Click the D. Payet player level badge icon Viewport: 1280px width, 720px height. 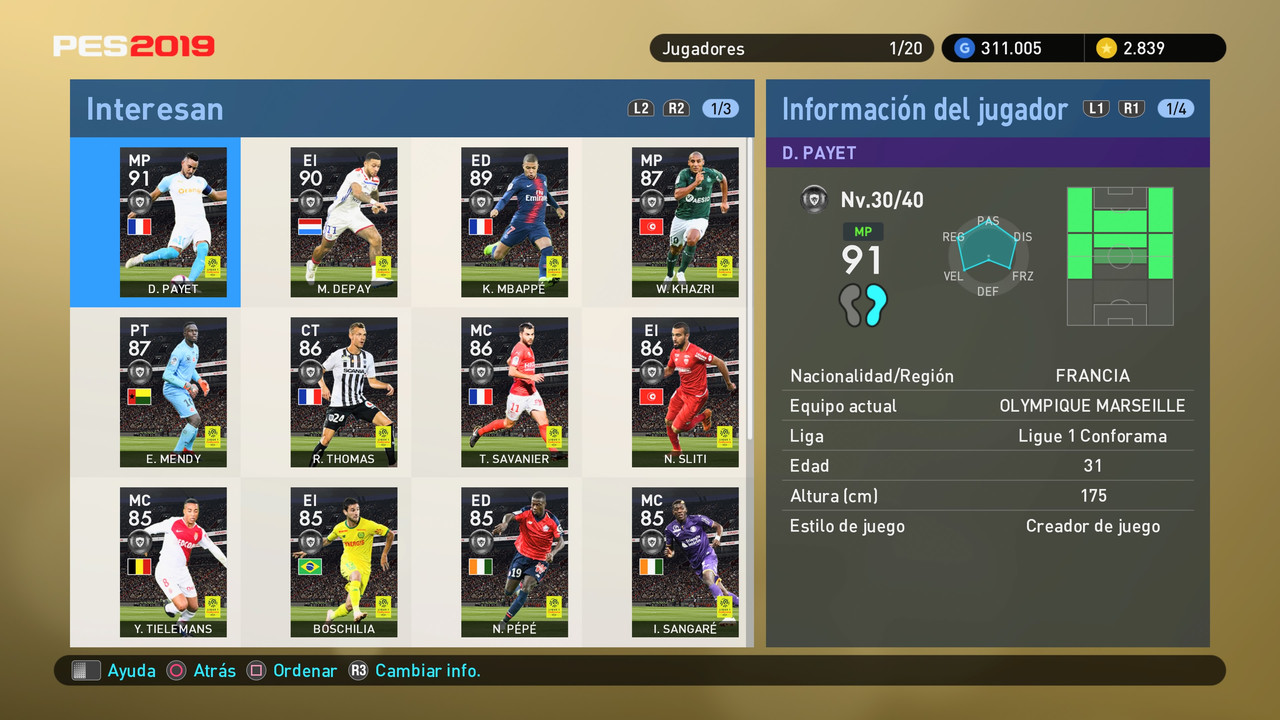814,199
